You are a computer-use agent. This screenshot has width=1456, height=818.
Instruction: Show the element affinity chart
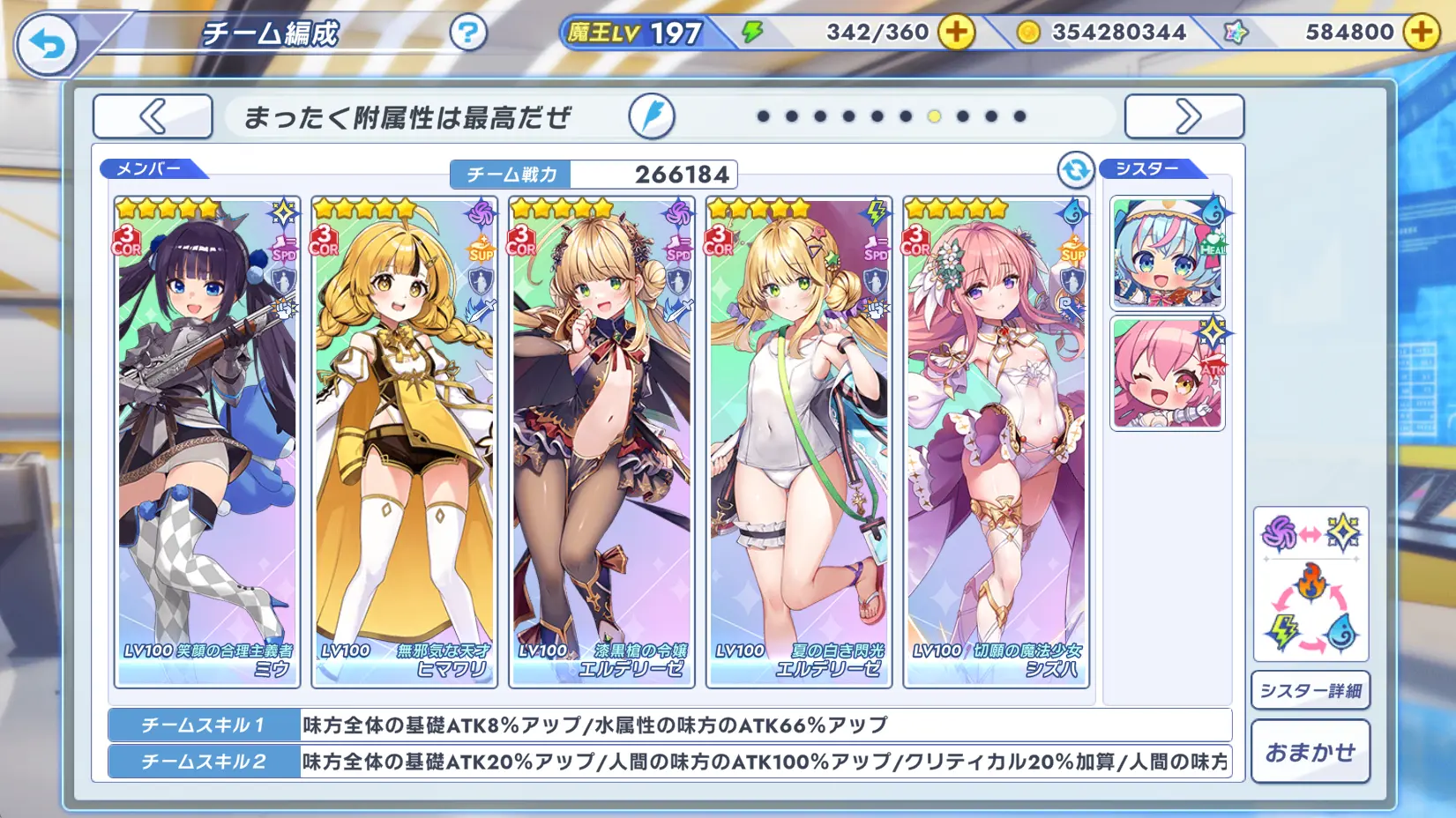[1310, 584]
